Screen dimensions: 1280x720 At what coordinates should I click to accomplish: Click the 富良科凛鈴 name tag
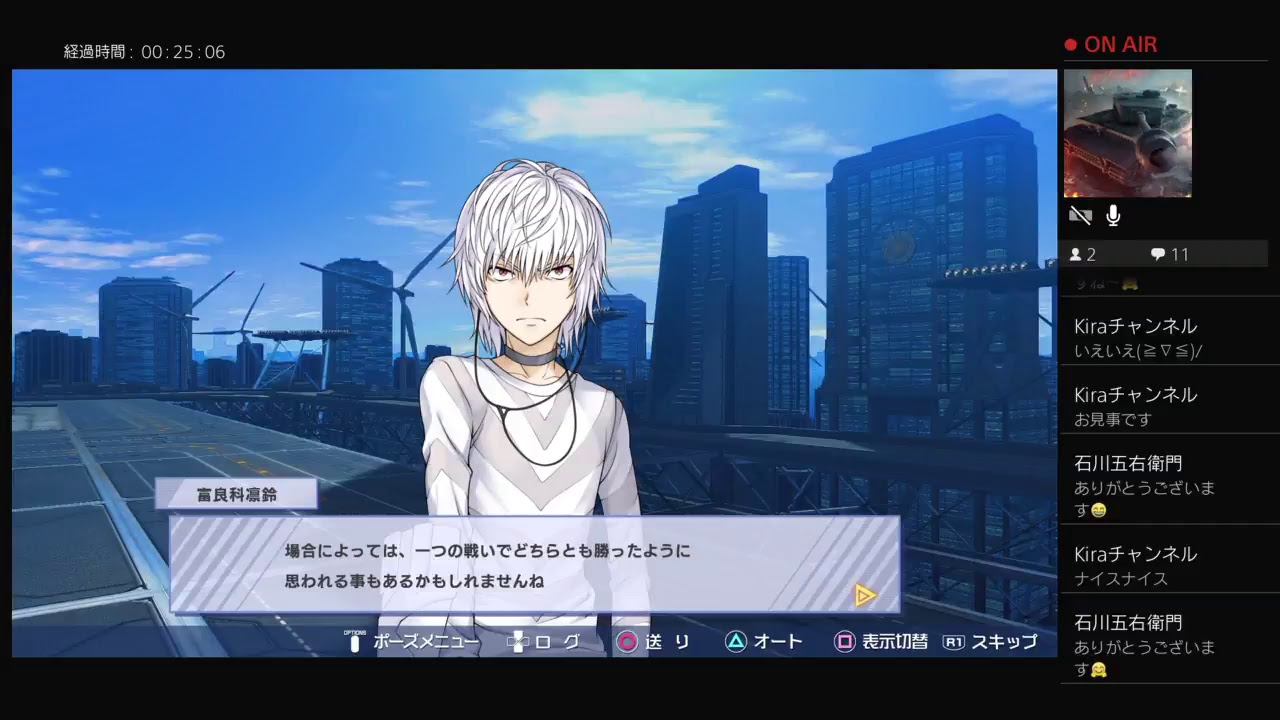(238, 493)
